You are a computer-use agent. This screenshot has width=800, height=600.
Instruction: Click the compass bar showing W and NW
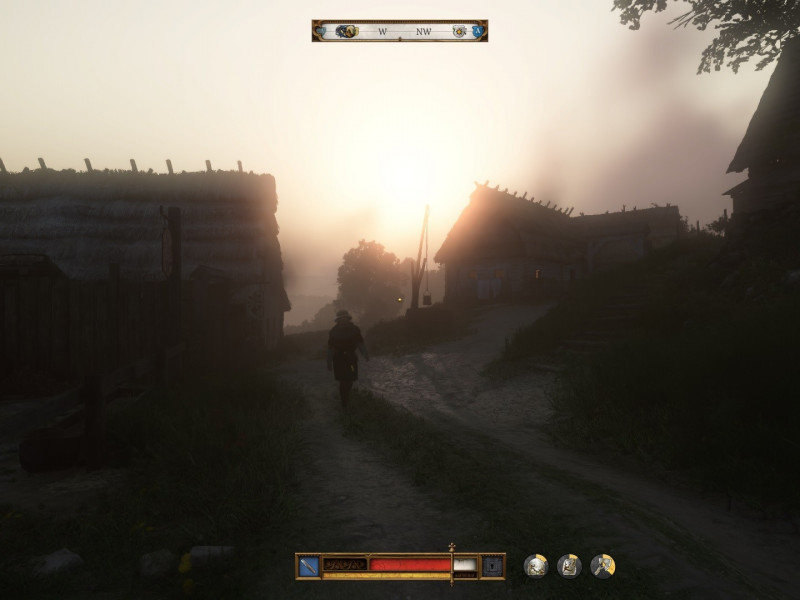coord(400,31)
